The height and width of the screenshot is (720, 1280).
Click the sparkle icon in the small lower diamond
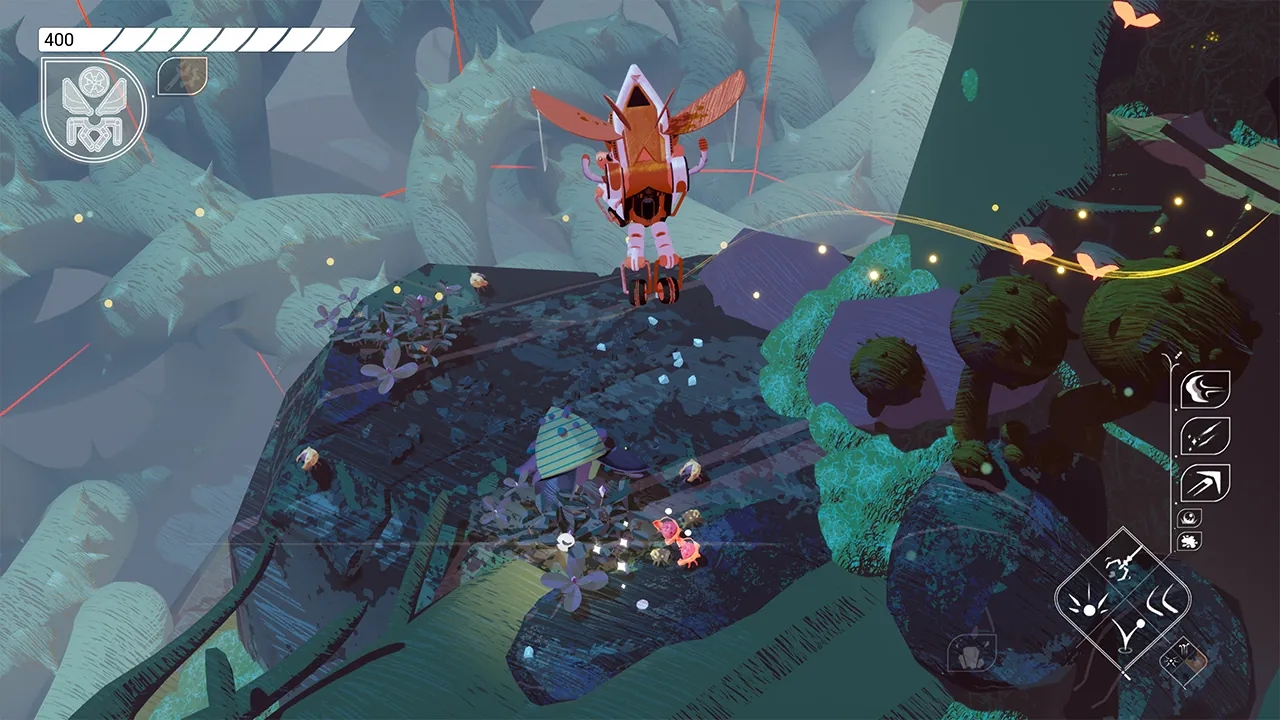click(x=1171, y=660)
